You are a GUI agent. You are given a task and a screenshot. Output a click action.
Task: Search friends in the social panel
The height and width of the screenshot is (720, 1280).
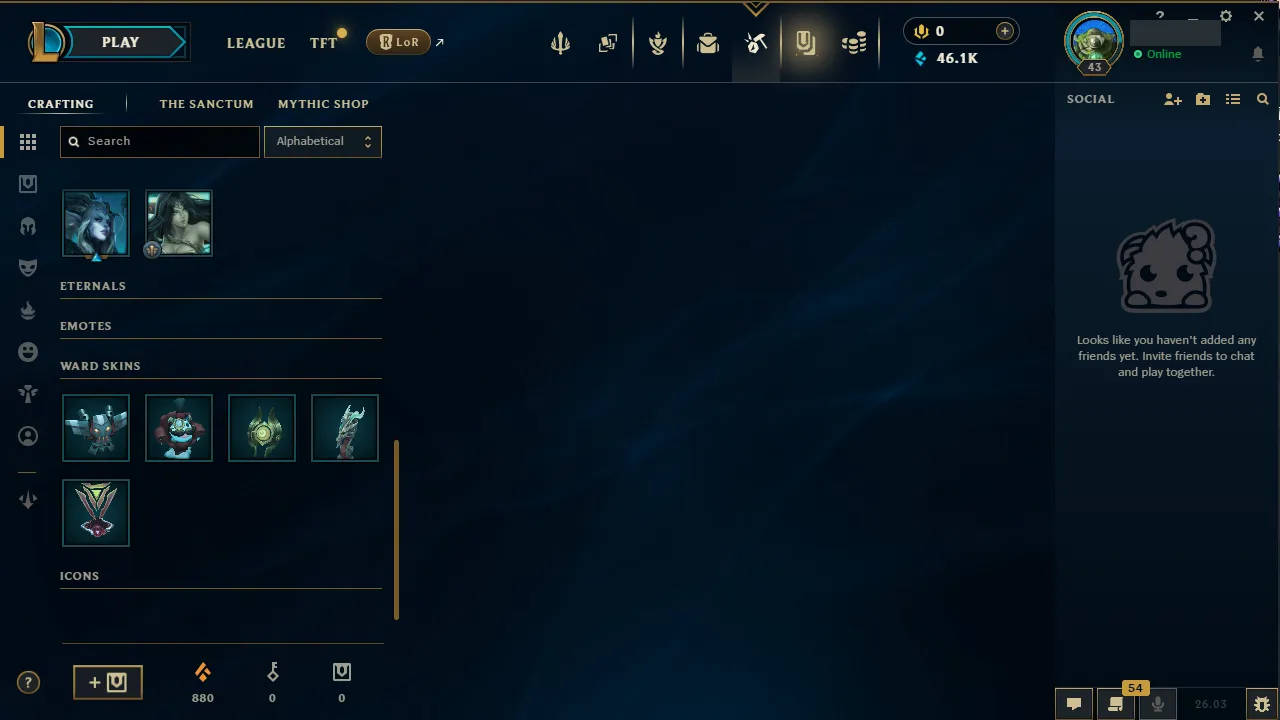point(1262,99)
